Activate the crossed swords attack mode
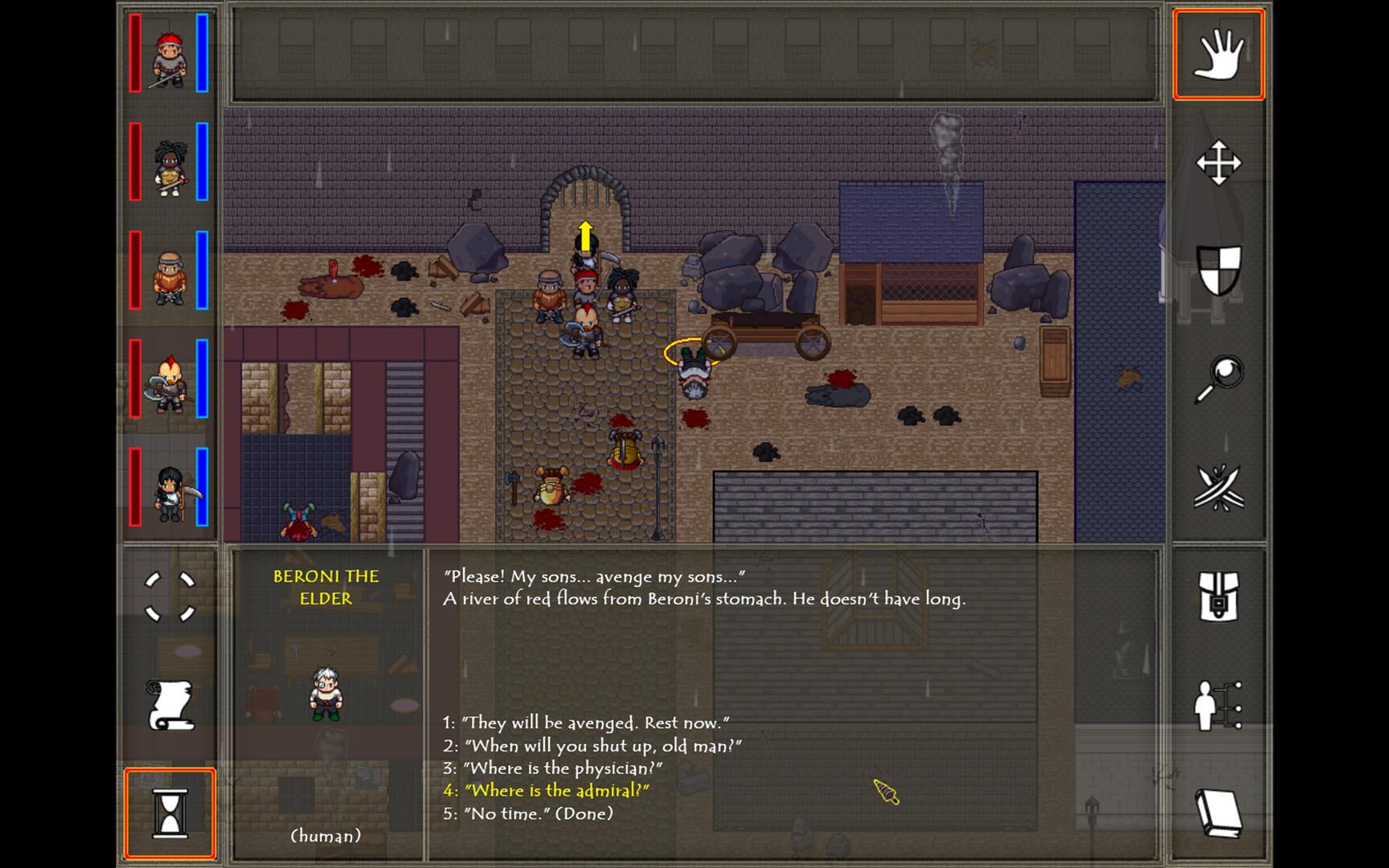This screenshot has height=868, width=1389. click(1218, 487)
